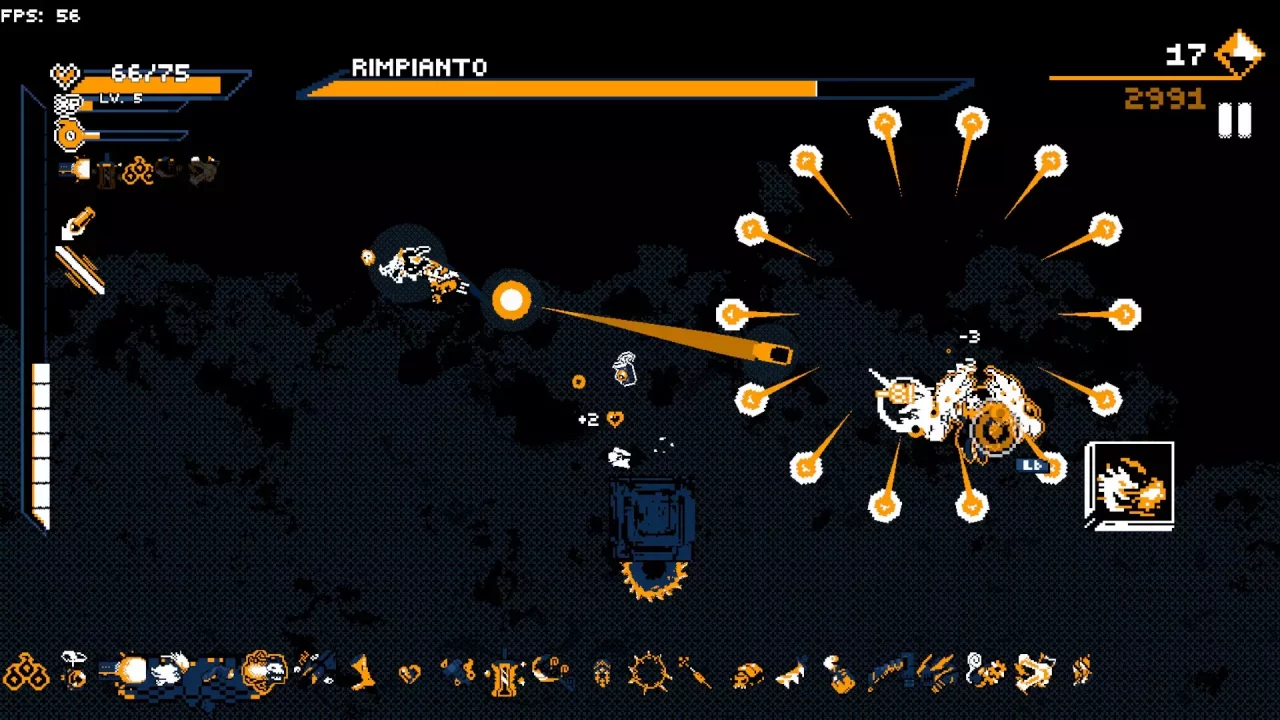1280x720 pixels.
Task: Activate the dragon head ability card
Action: point(1130,485)
